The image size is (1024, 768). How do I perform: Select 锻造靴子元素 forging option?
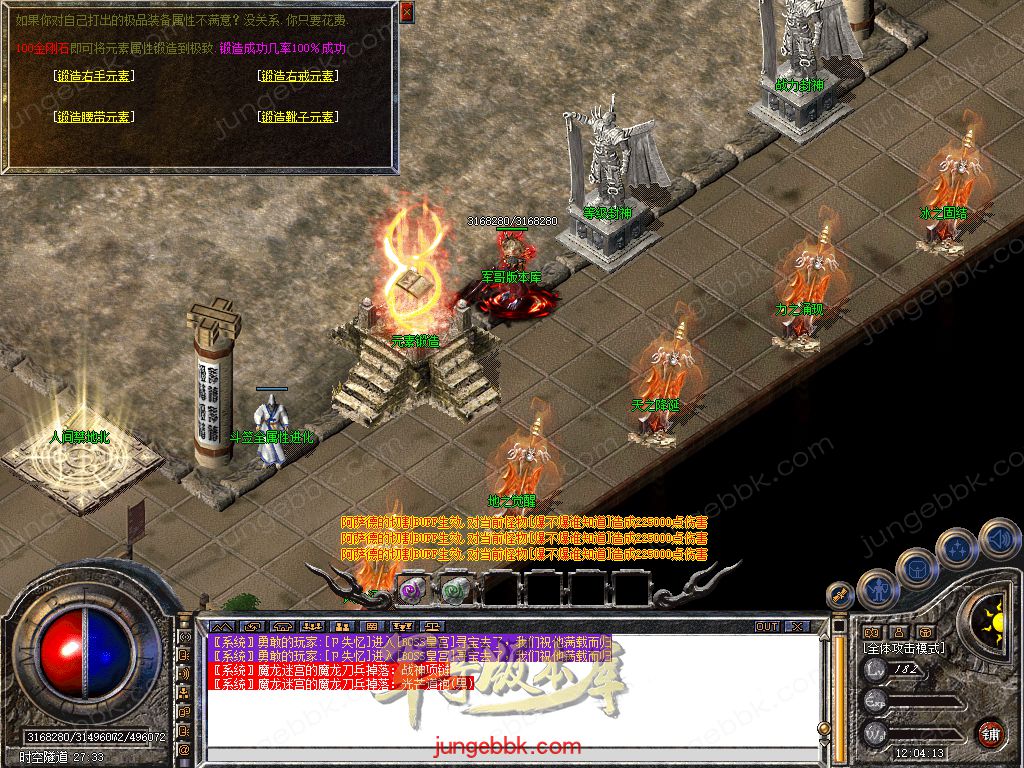tap(297, 117)
